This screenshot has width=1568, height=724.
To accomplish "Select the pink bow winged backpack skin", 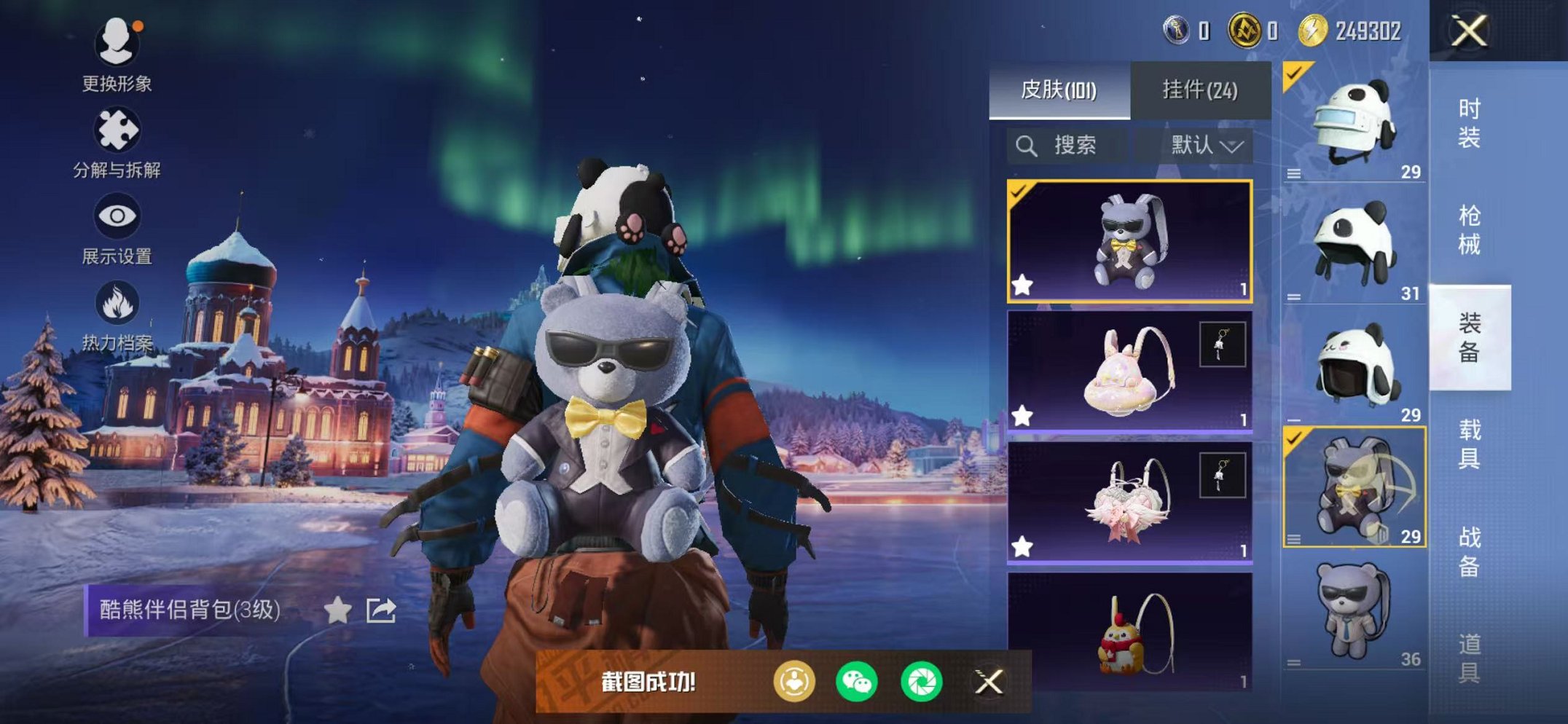I will pos(1129,503).
